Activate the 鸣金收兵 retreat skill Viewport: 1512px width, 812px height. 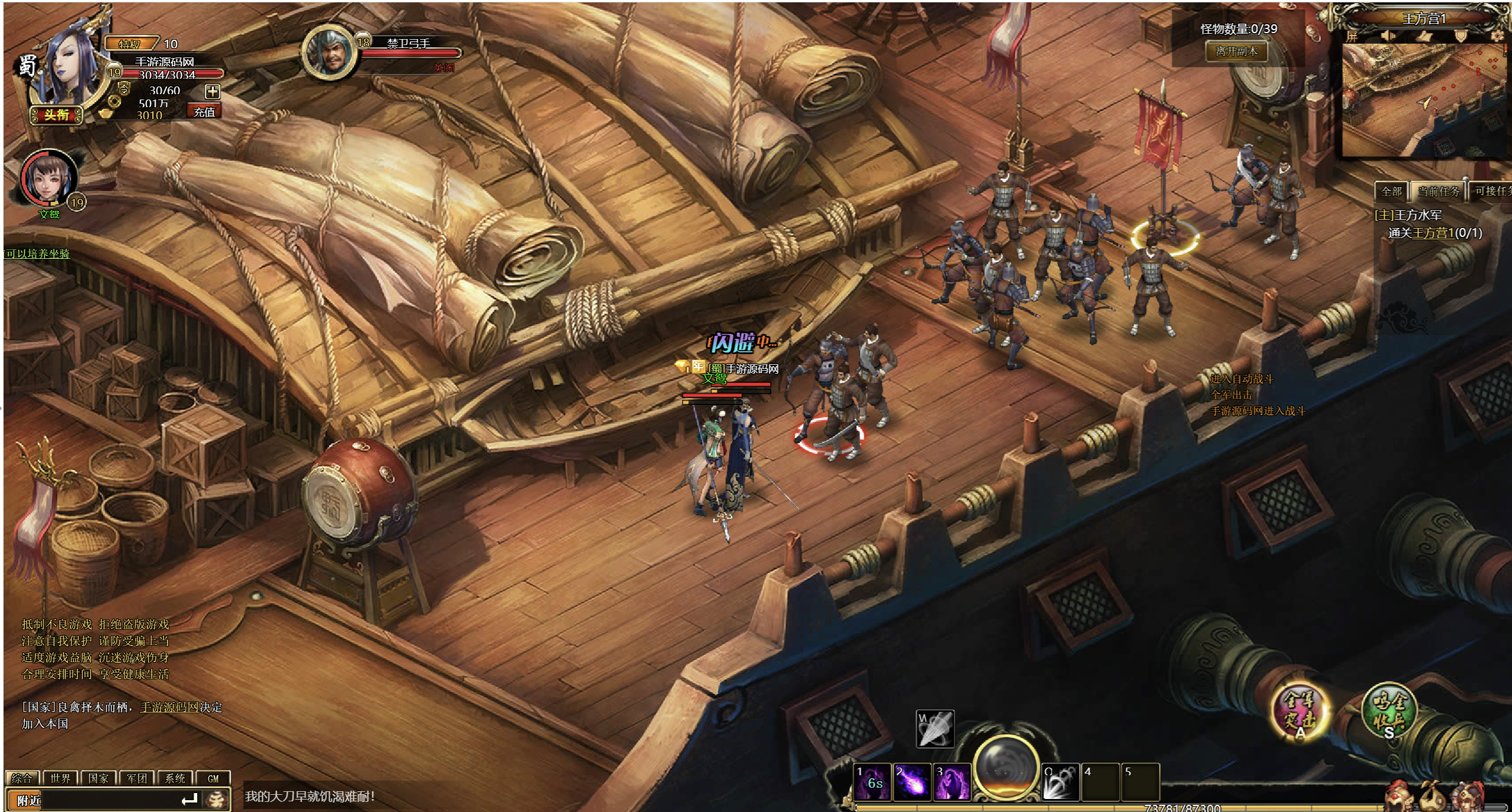(x=1388, y=711)
